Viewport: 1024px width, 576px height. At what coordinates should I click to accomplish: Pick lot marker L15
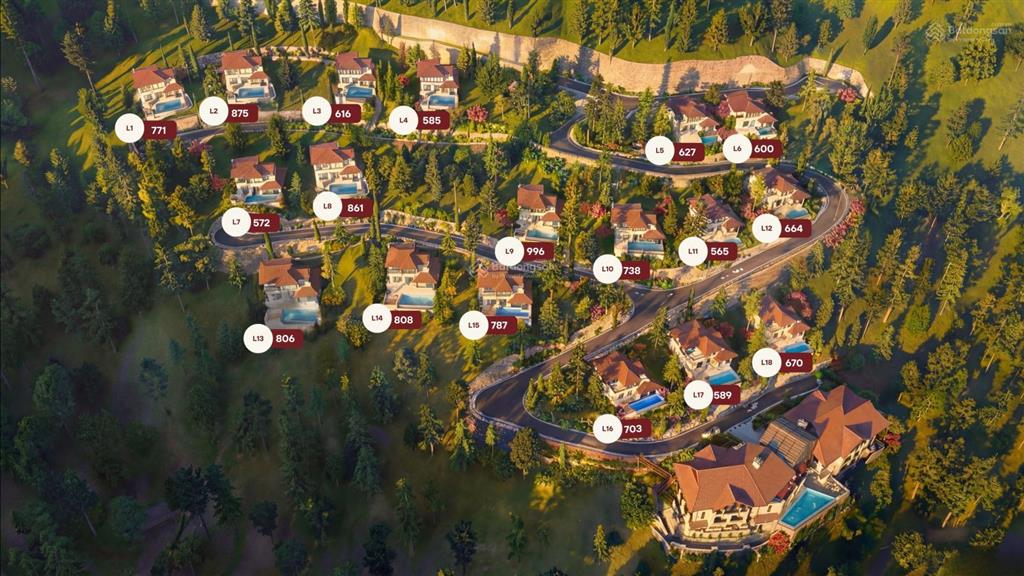(x=474, y=324)
